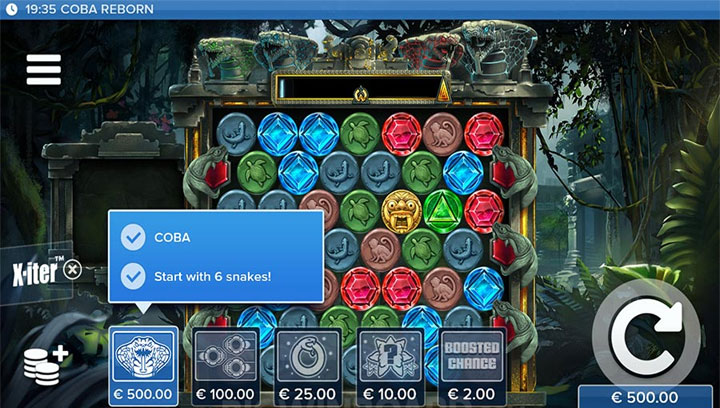This screenshot has width=720, height=408.
Task: Pick the € 25.00 X-iter option
Action: pos(308,366)
